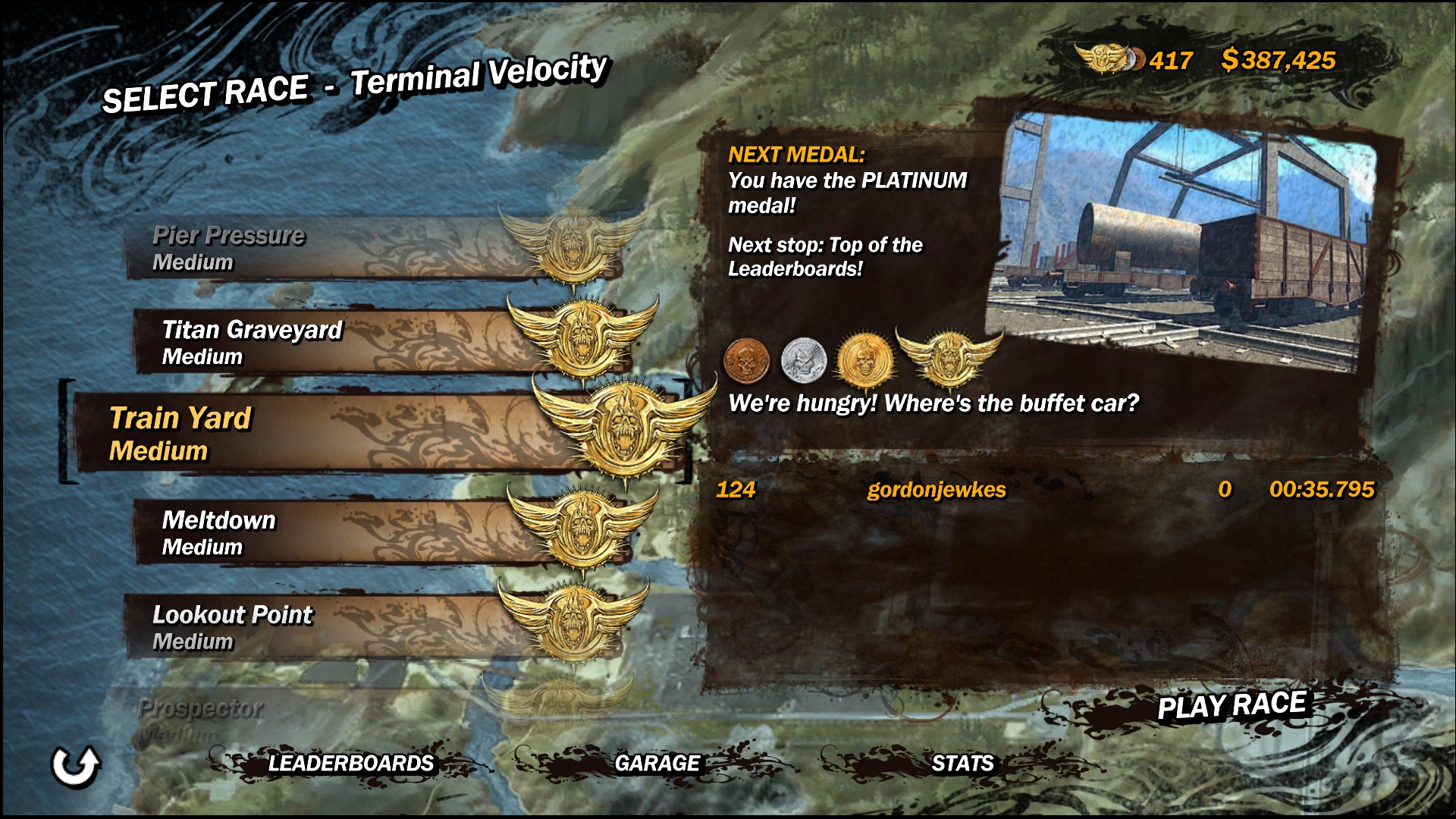This screenshot has width=1456, height=819.
Task: View the STATS page
Action: (962, 763)
